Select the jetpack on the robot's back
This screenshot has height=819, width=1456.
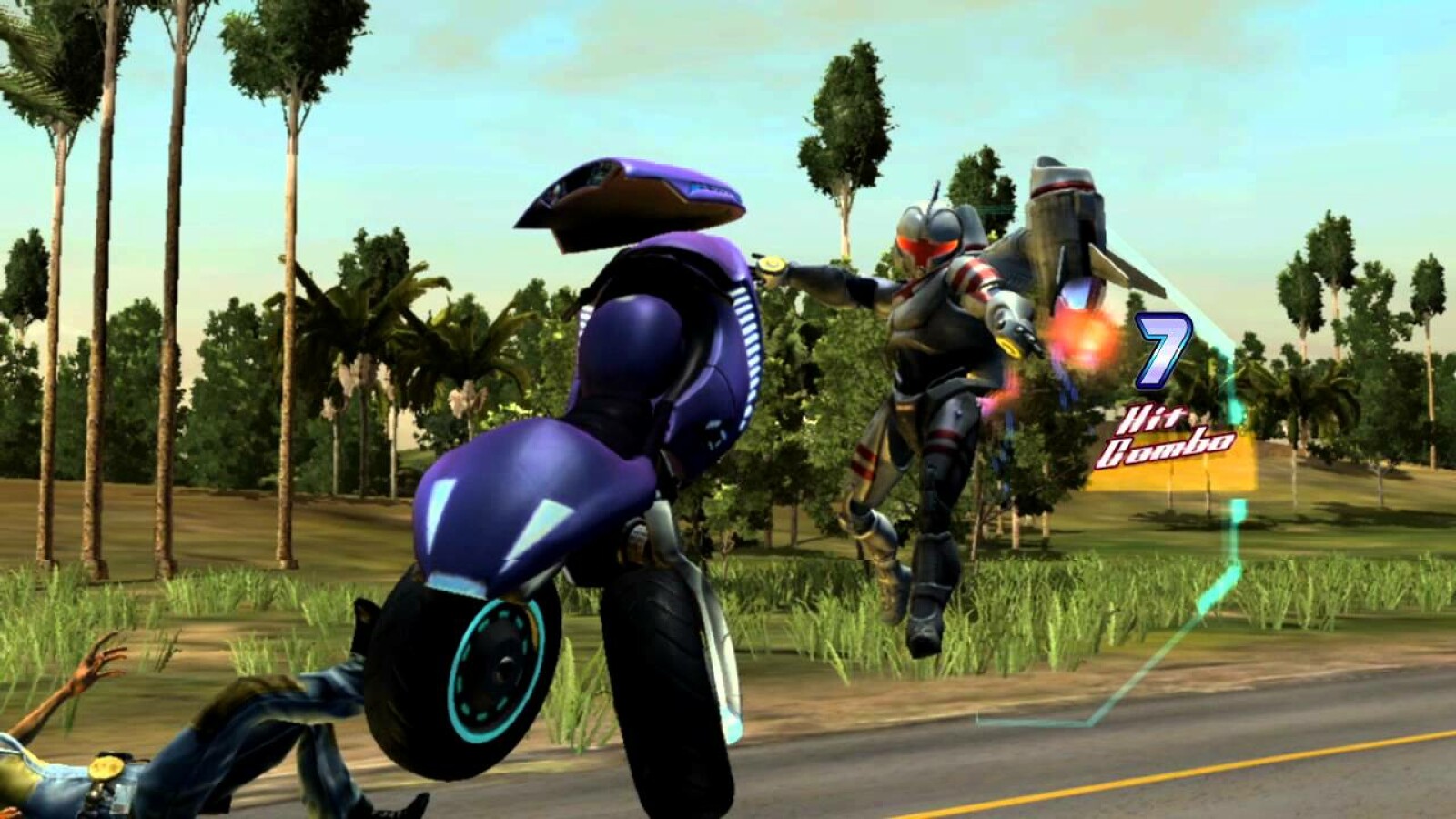click(x=1065, y=218)
